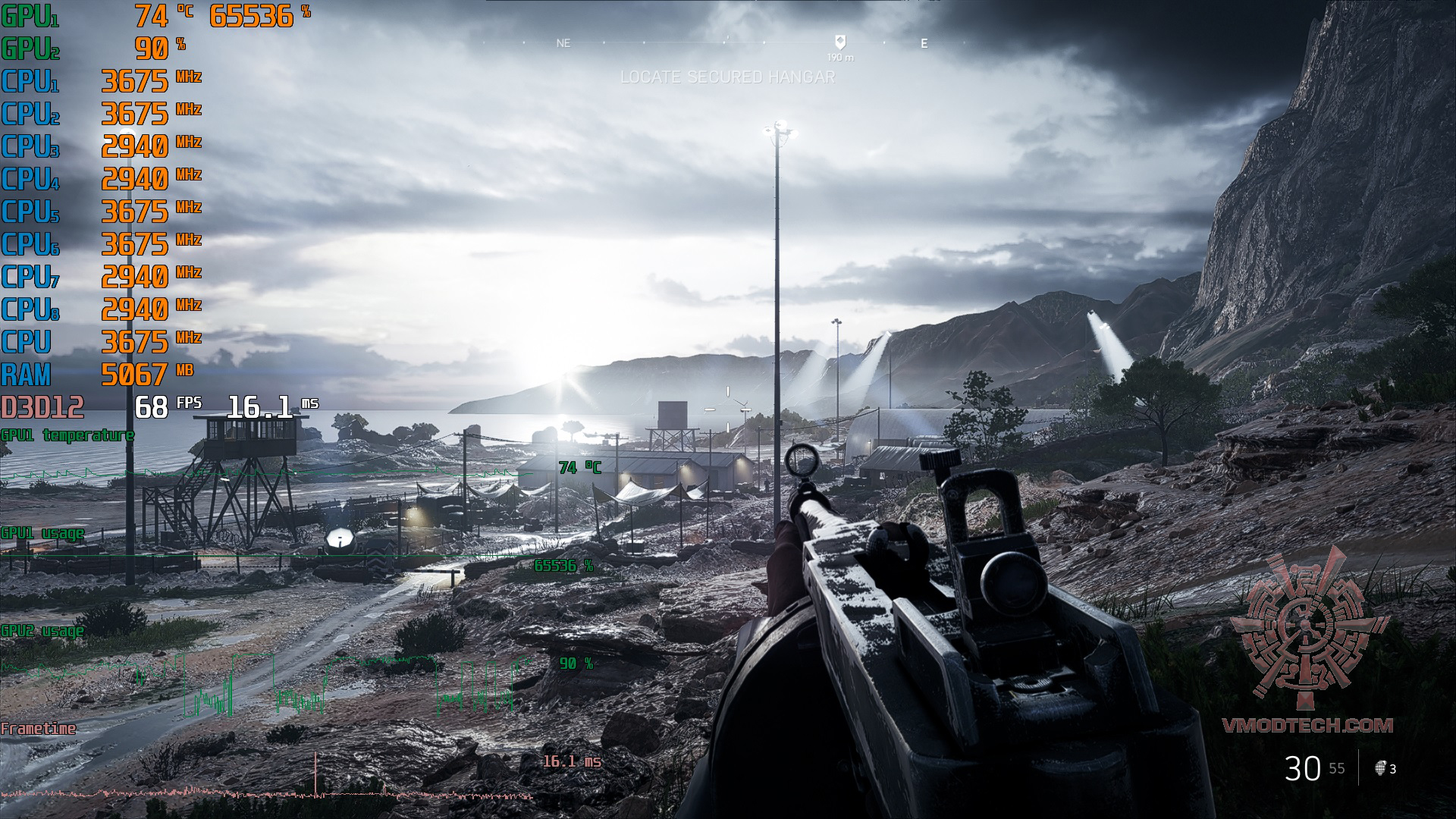The width and height of the screenshot is (1456, 819).
Task: Select the grenade icon near the ammo counter
Action: click(1380, 768)
